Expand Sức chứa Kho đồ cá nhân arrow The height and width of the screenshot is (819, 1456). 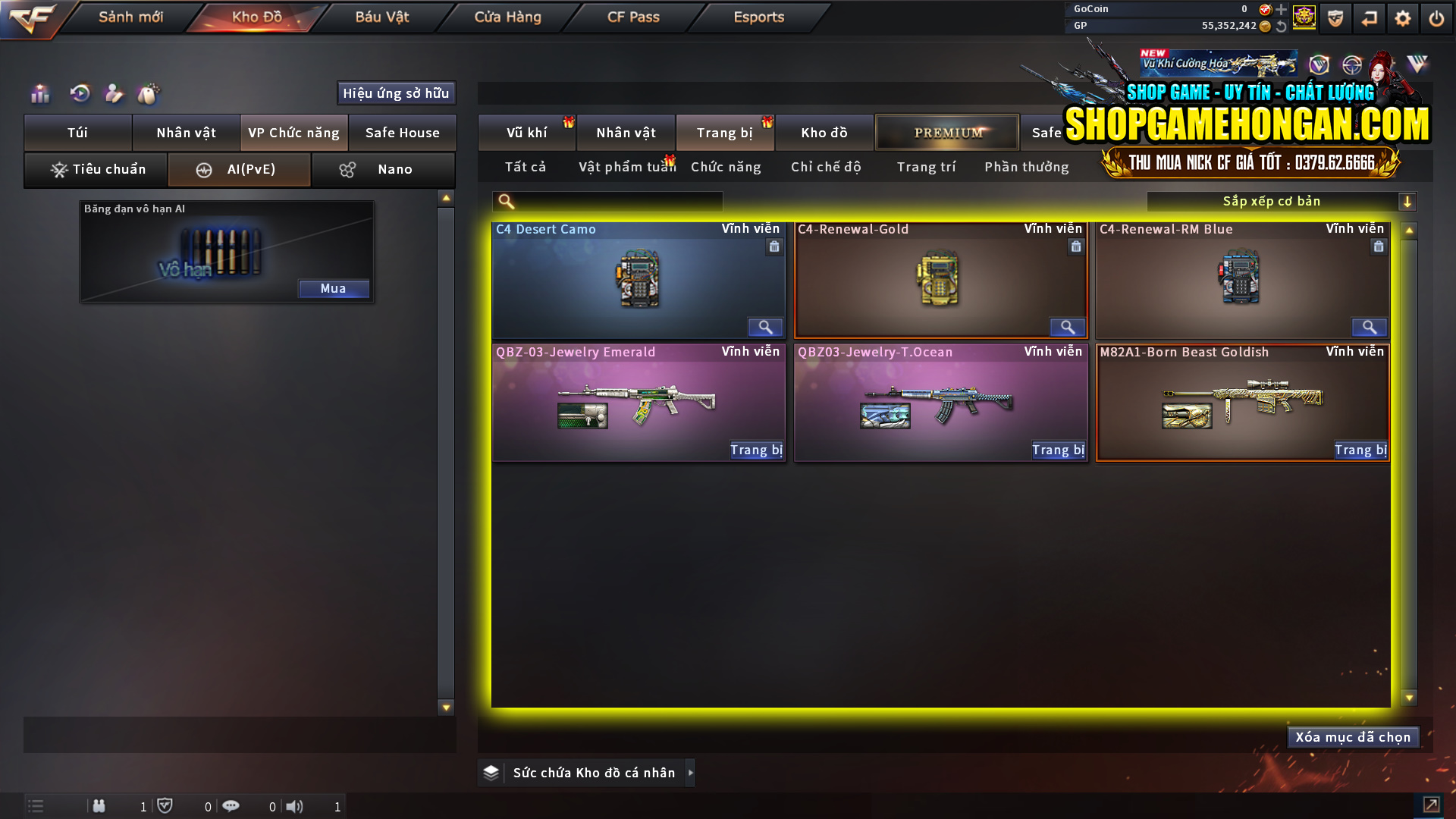click(x=691, y=772)
